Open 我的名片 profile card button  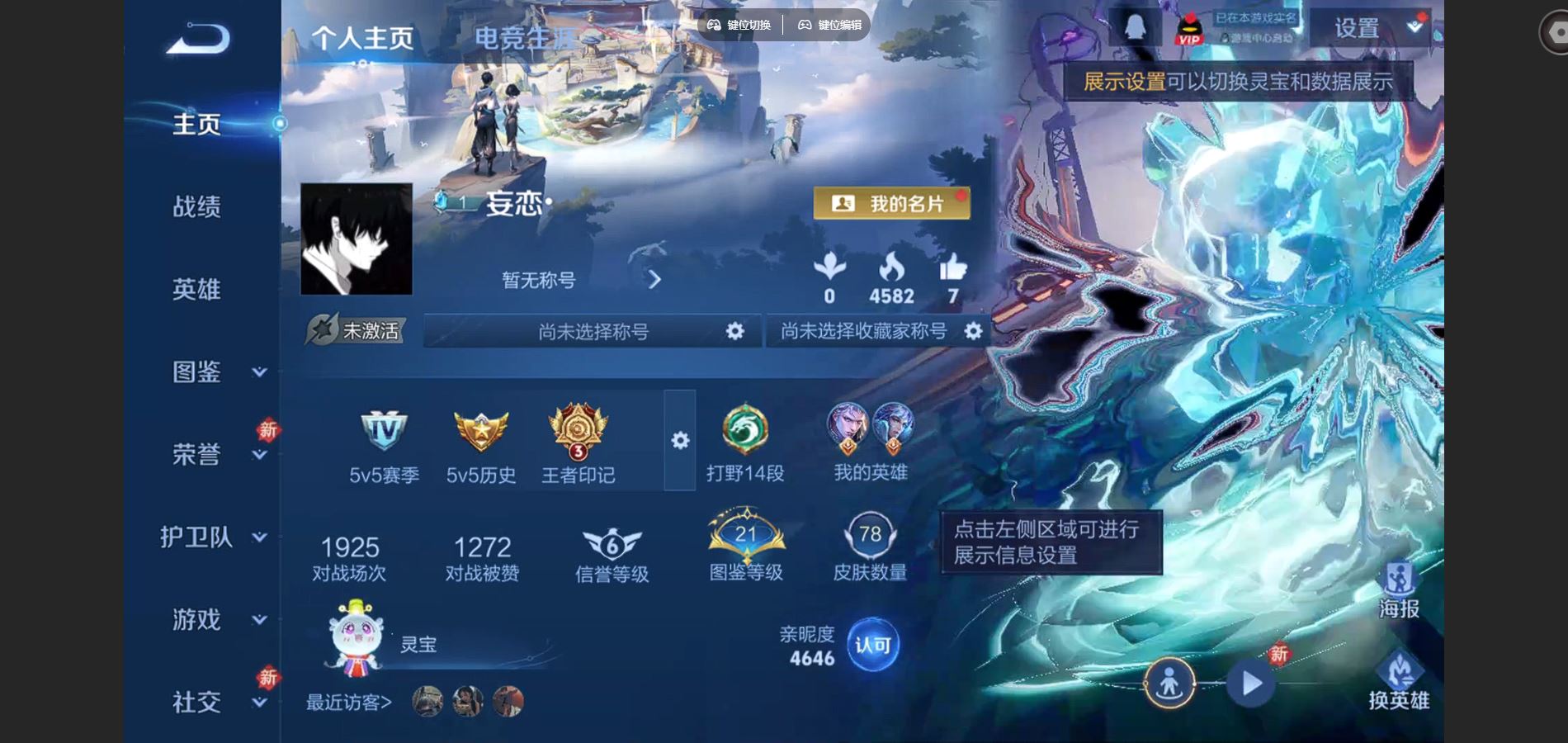[893, 204]
